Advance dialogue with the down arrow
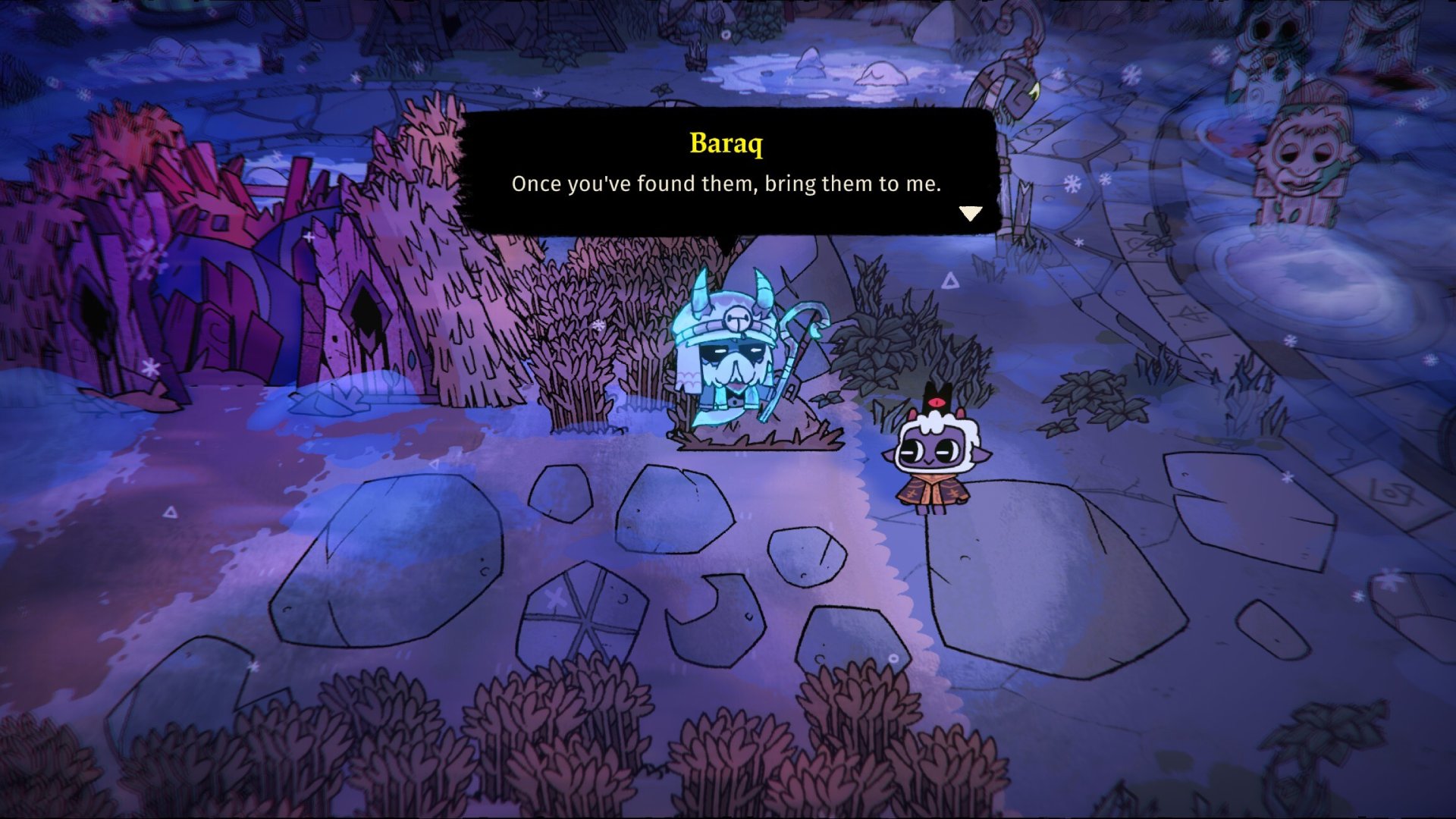The height and width of the screenshot is (819, 1456). click(x=970, y=213)
